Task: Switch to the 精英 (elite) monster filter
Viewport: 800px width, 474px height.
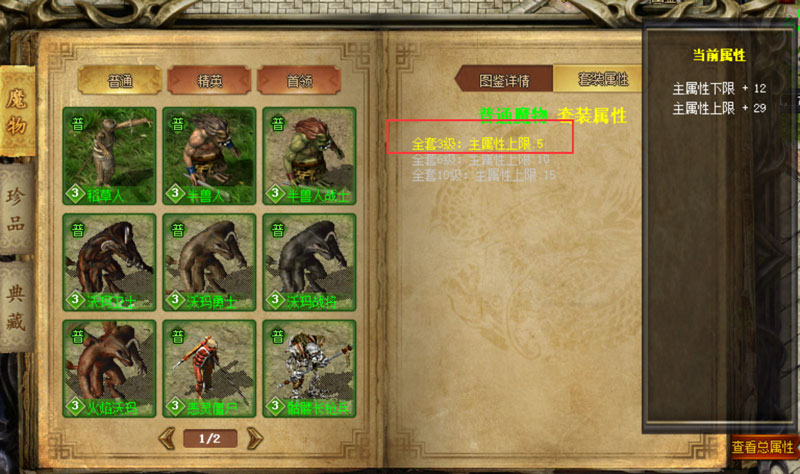Action: [209, 80]
